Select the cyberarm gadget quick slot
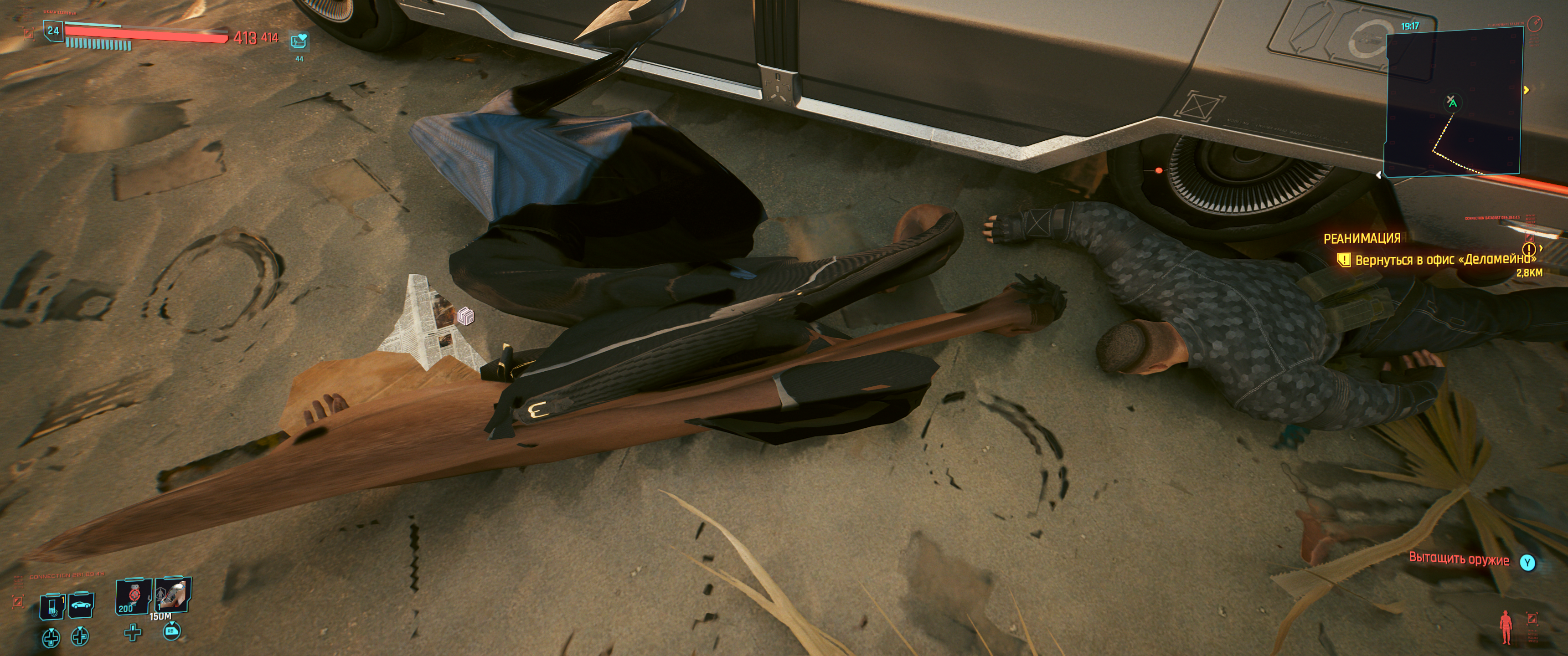 (x=173, y=594)
